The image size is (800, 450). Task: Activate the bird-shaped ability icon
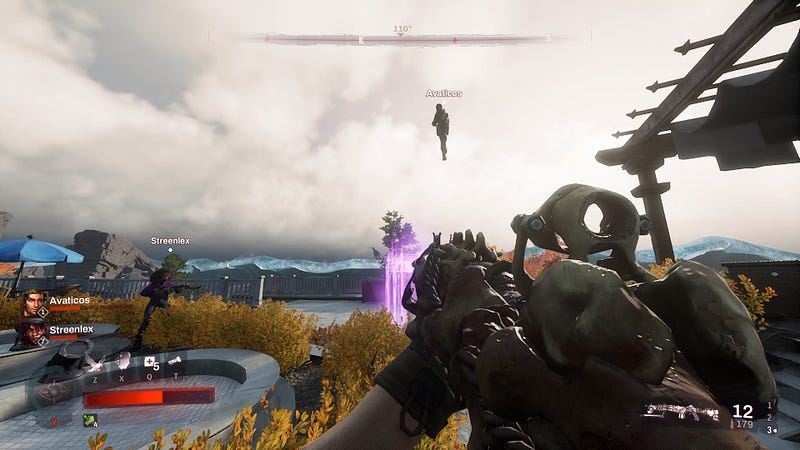pyautogui.click(x=95, y=362)
